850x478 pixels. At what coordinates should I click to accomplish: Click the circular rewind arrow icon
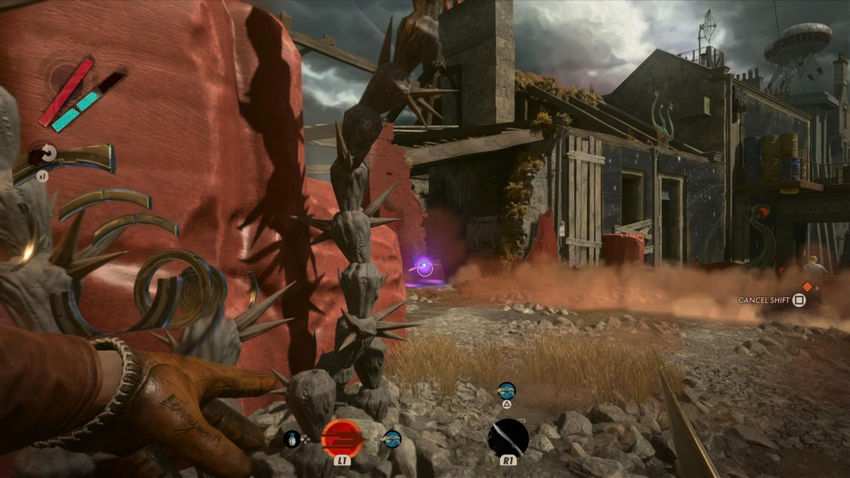(x=43, y=154)
